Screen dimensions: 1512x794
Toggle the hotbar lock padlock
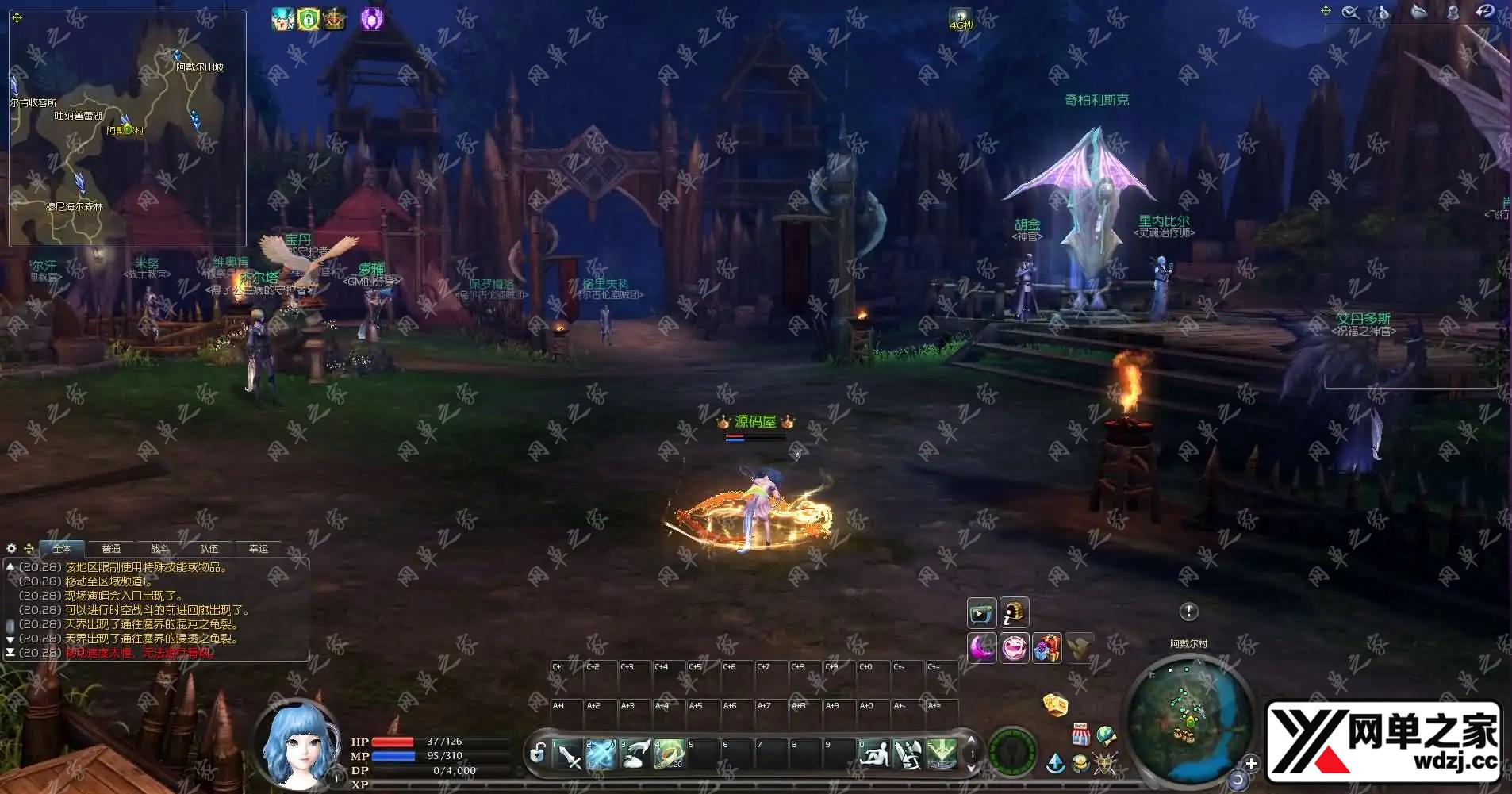pyautogui.click(x=537, y=753)
